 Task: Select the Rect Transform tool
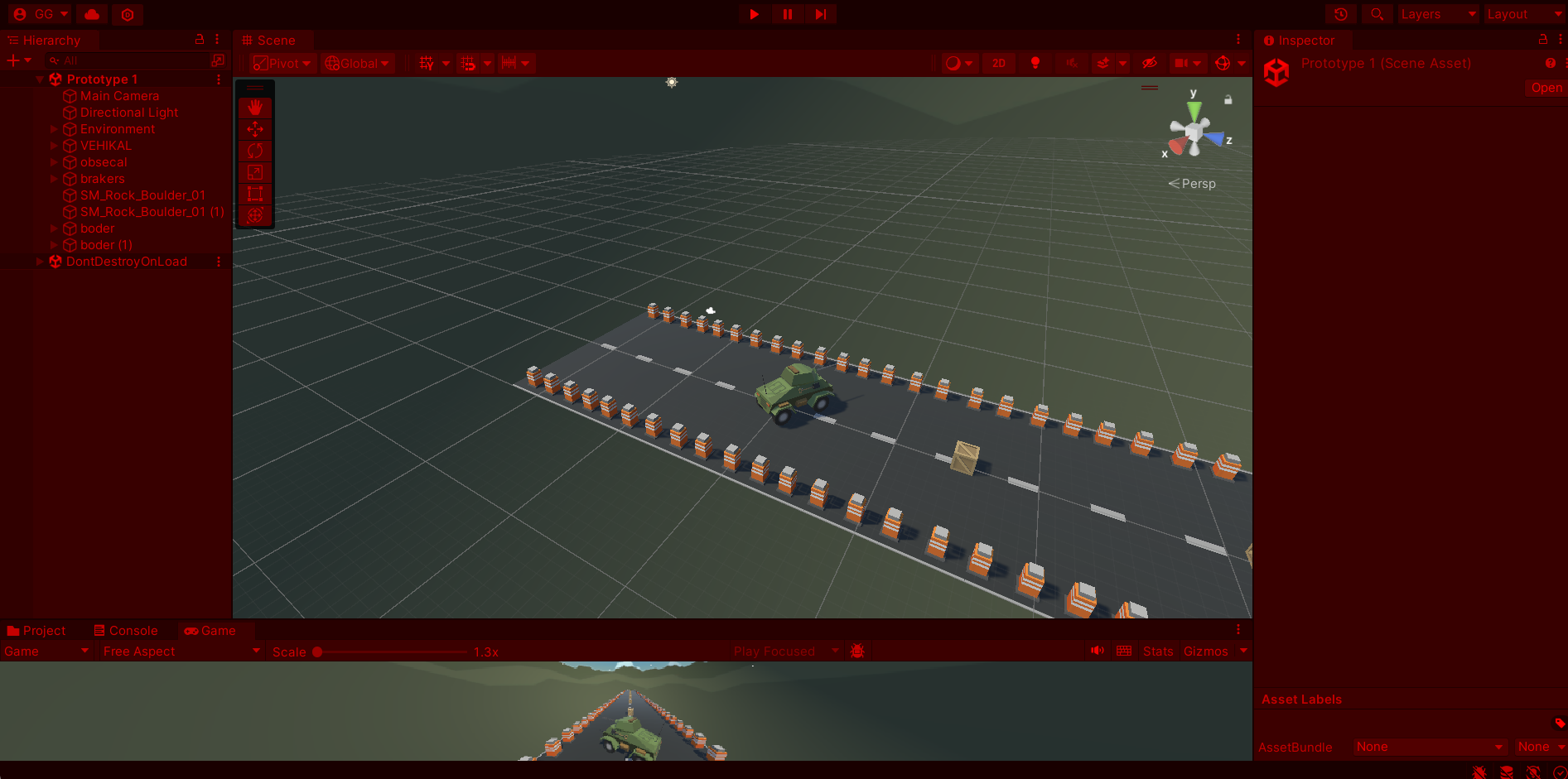(x=254, y=194)
